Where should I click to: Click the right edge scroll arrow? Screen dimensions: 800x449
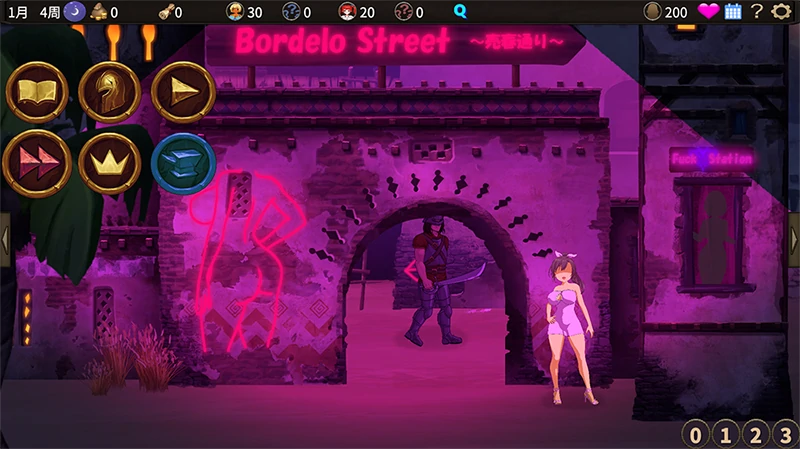click(794, 239)
